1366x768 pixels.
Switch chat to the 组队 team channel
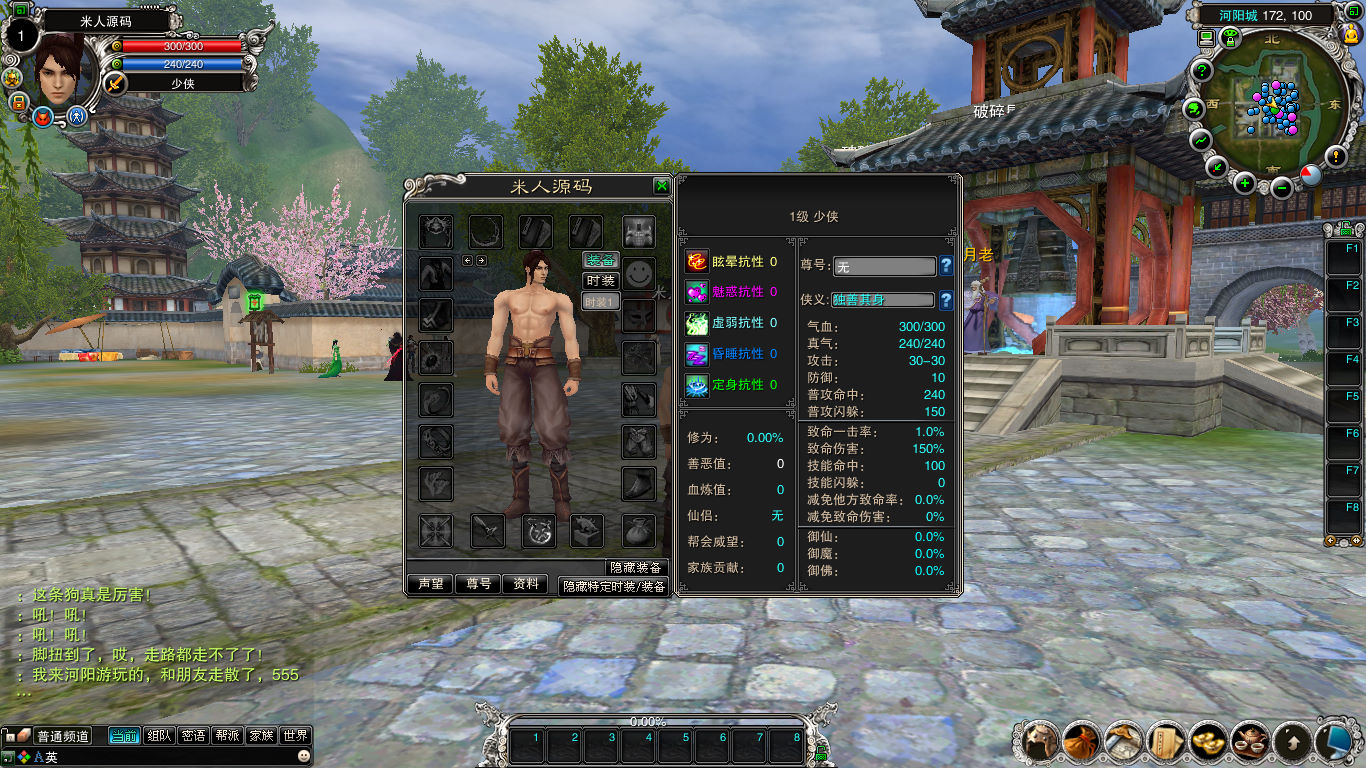(159, 736)
